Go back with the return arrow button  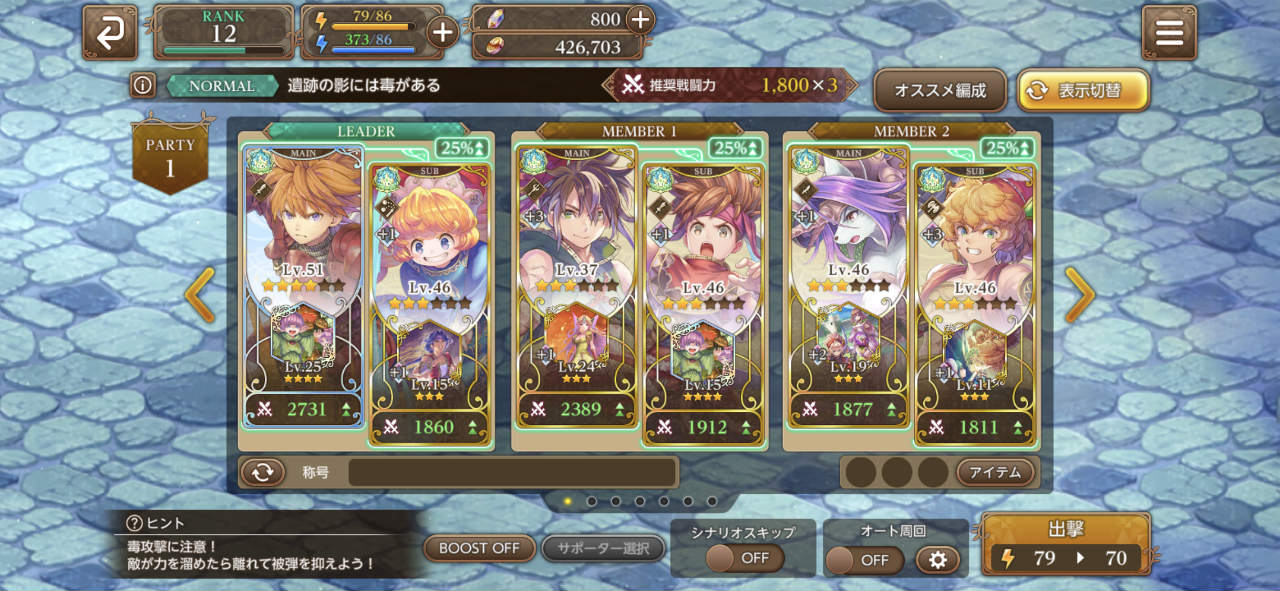click(x=110, y=32)
